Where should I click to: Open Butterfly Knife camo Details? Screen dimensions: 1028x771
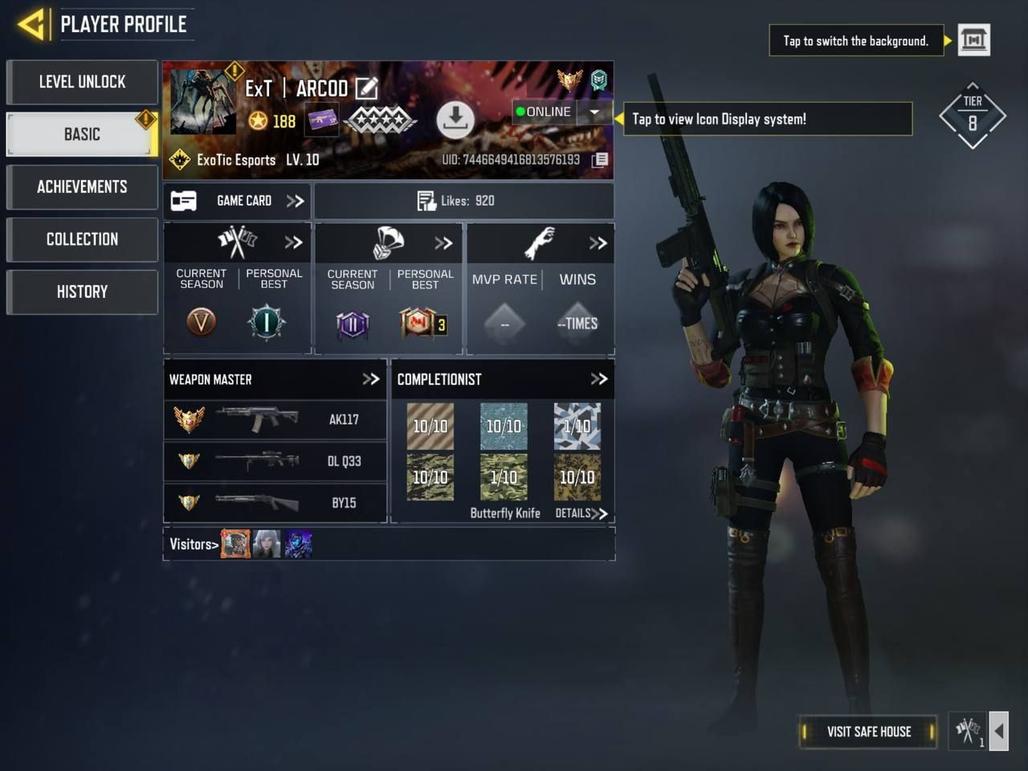[581, 514]
